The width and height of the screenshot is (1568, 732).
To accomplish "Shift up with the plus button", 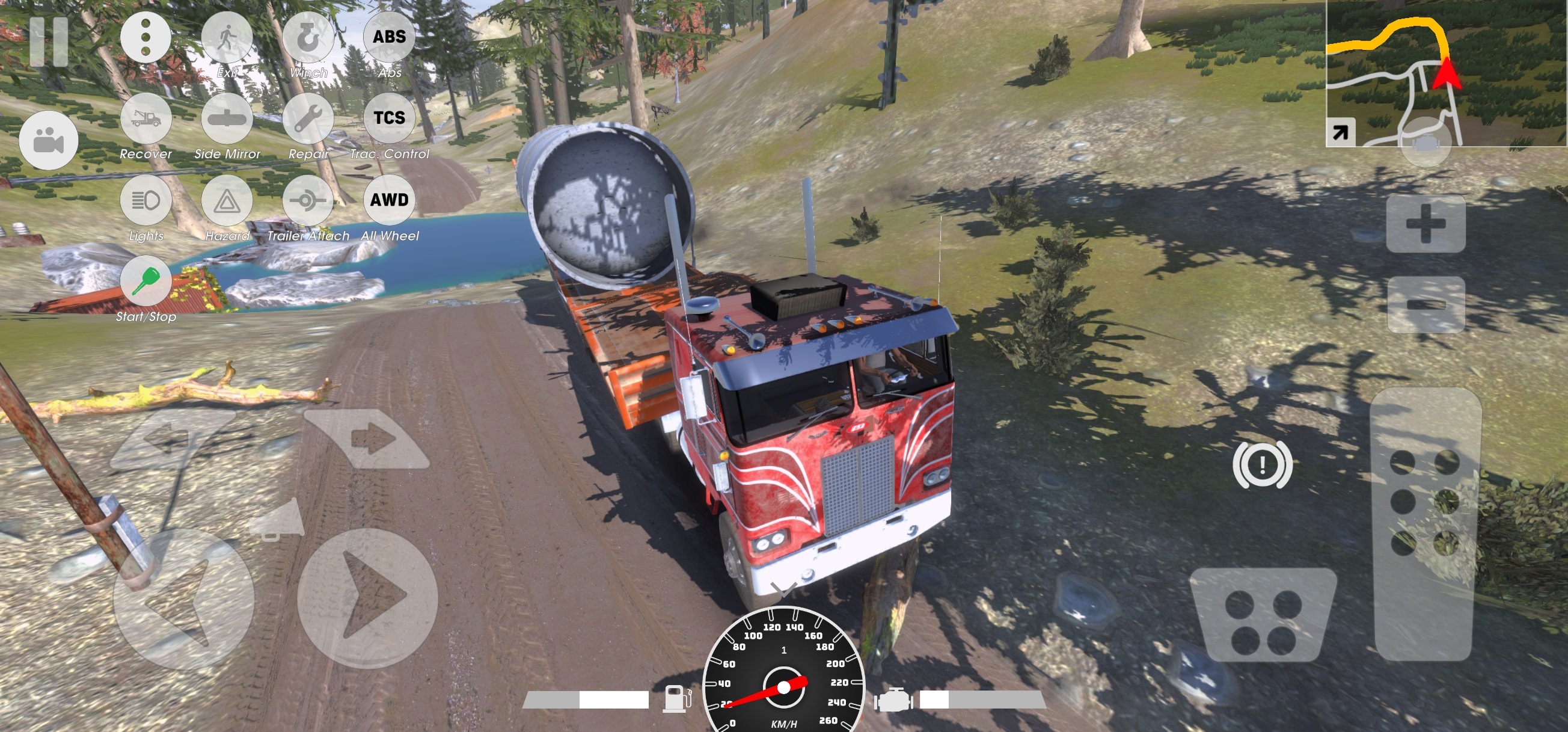I will (1426, 224).
